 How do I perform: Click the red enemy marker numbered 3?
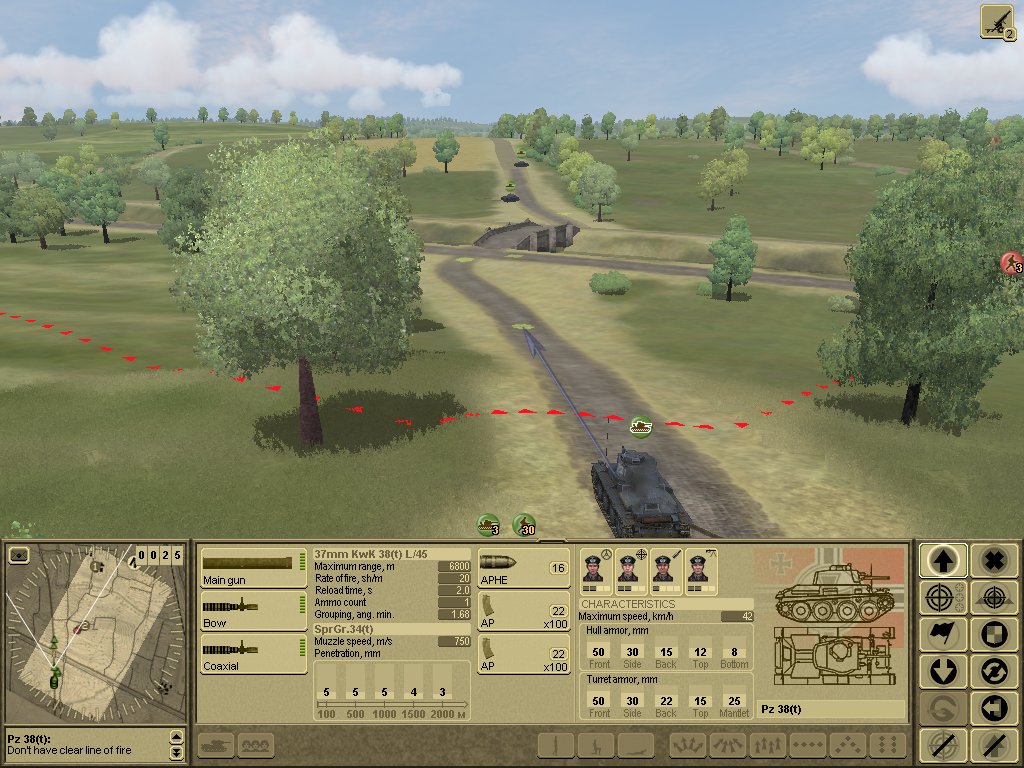[x=1012, y=264]
